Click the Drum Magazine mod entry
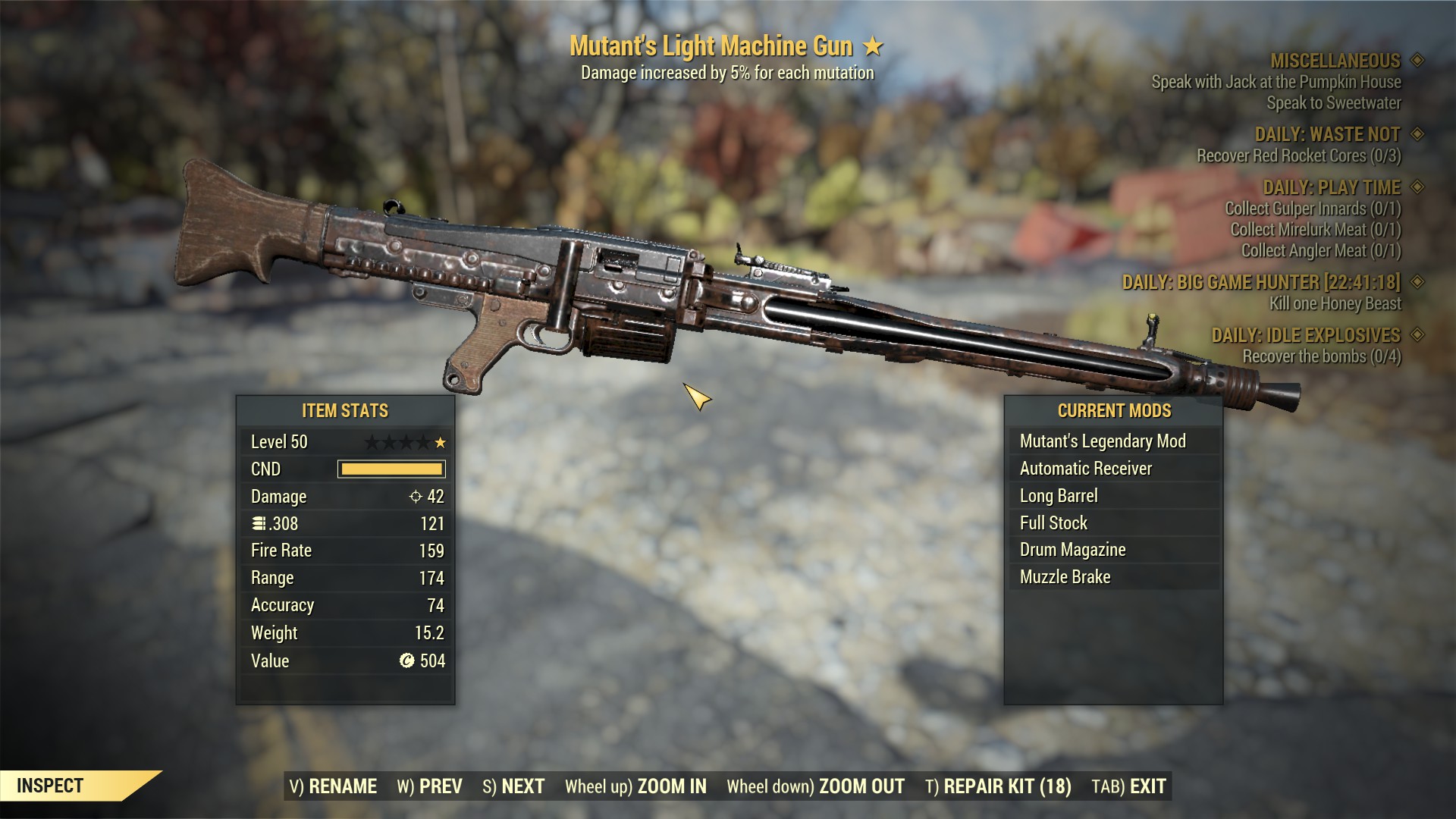This screenshot has height=819, width=1456. click(x=1072, y=550)
